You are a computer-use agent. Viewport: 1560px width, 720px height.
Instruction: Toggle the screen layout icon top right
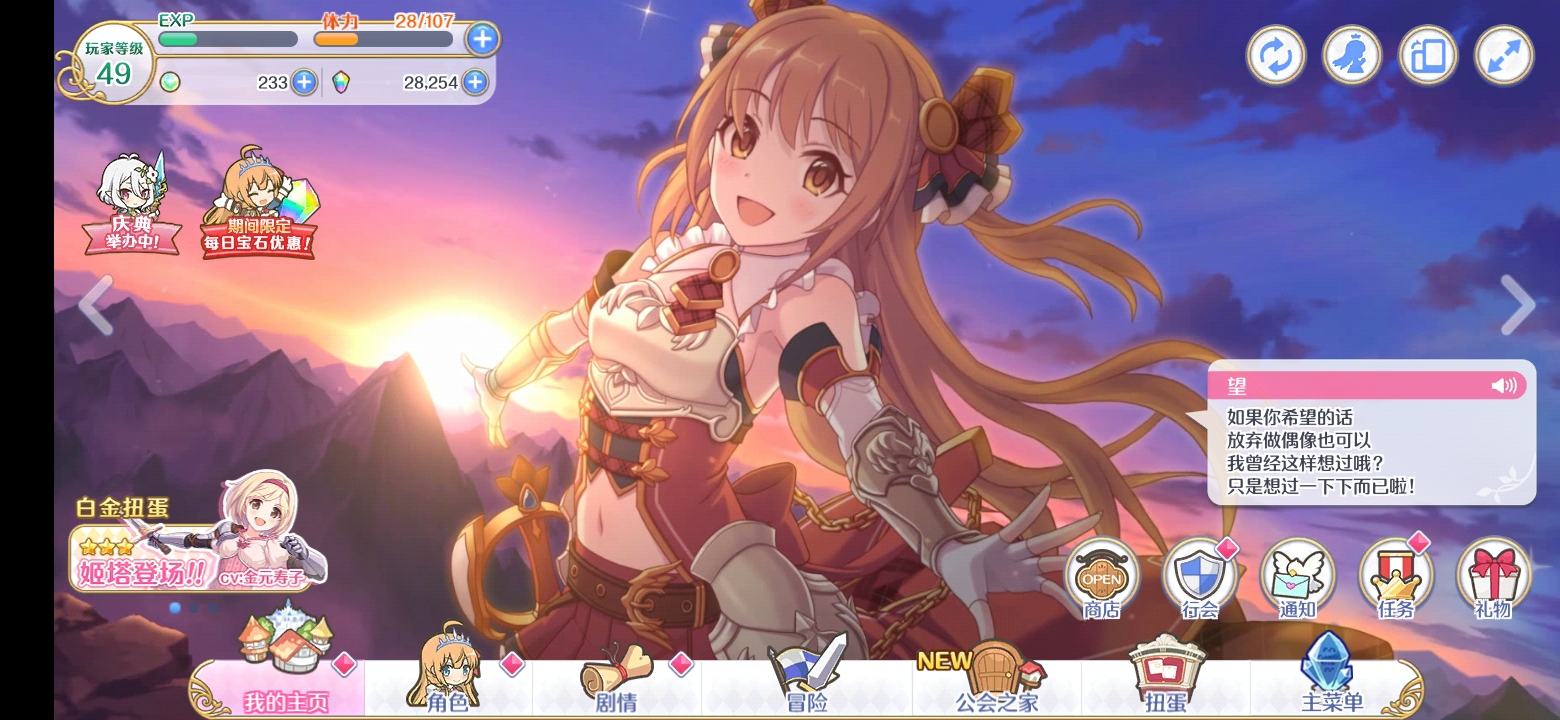click(x=1426, y=56)
